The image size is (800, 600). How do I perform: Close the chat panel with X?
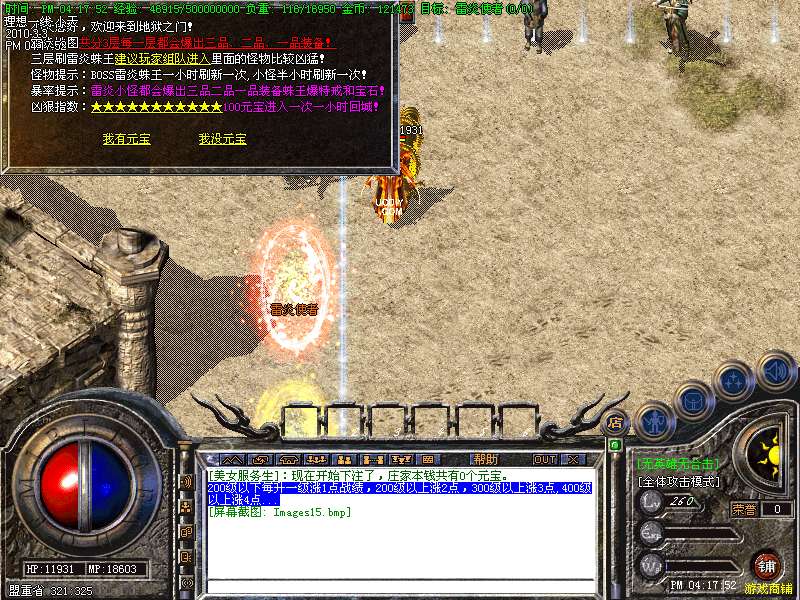[573, 459]
